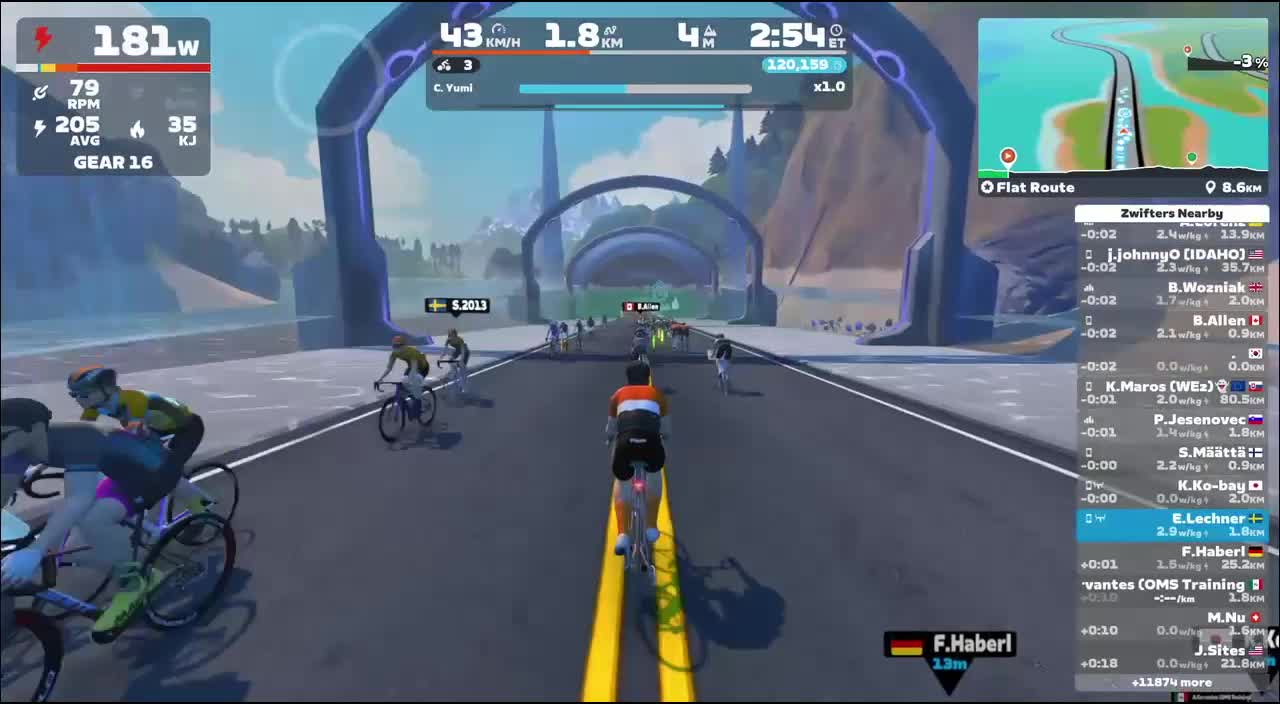Select the C. Yumi progress bar
This screenshot has height=704, width=1280.
coord(635,88)
